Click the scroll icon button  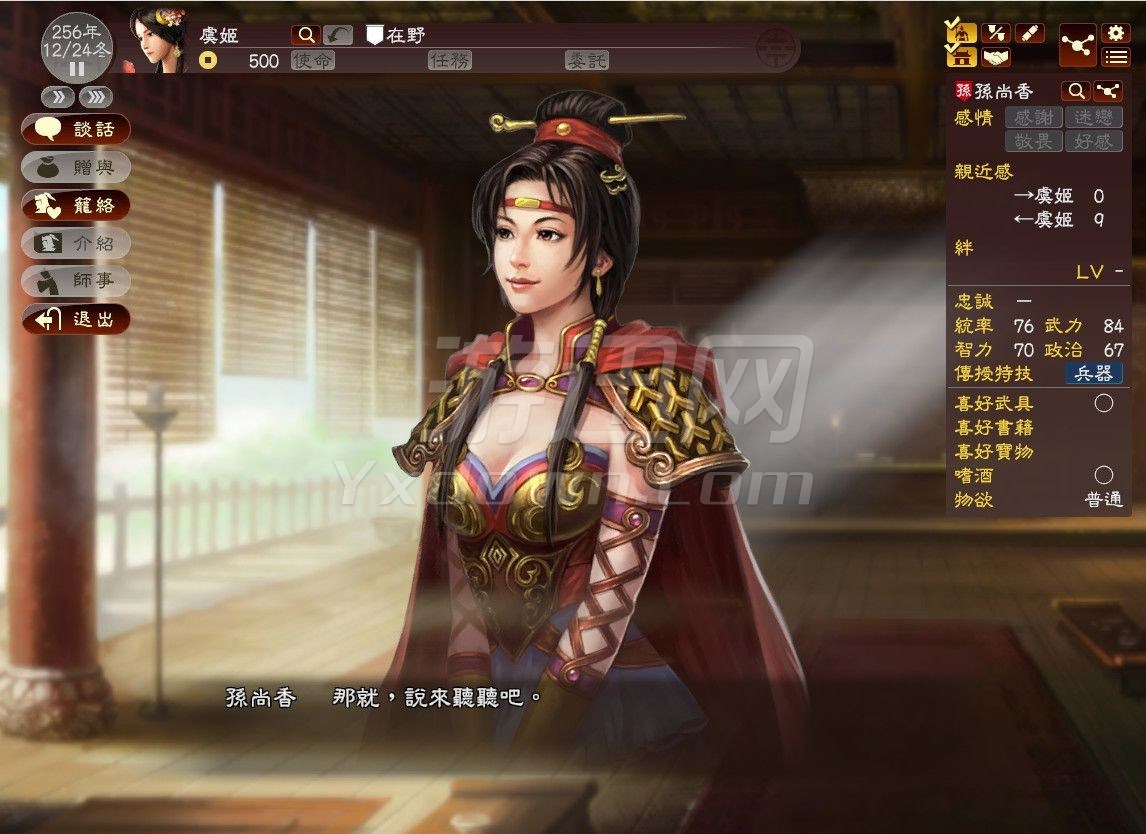(x=1029, y=33)
